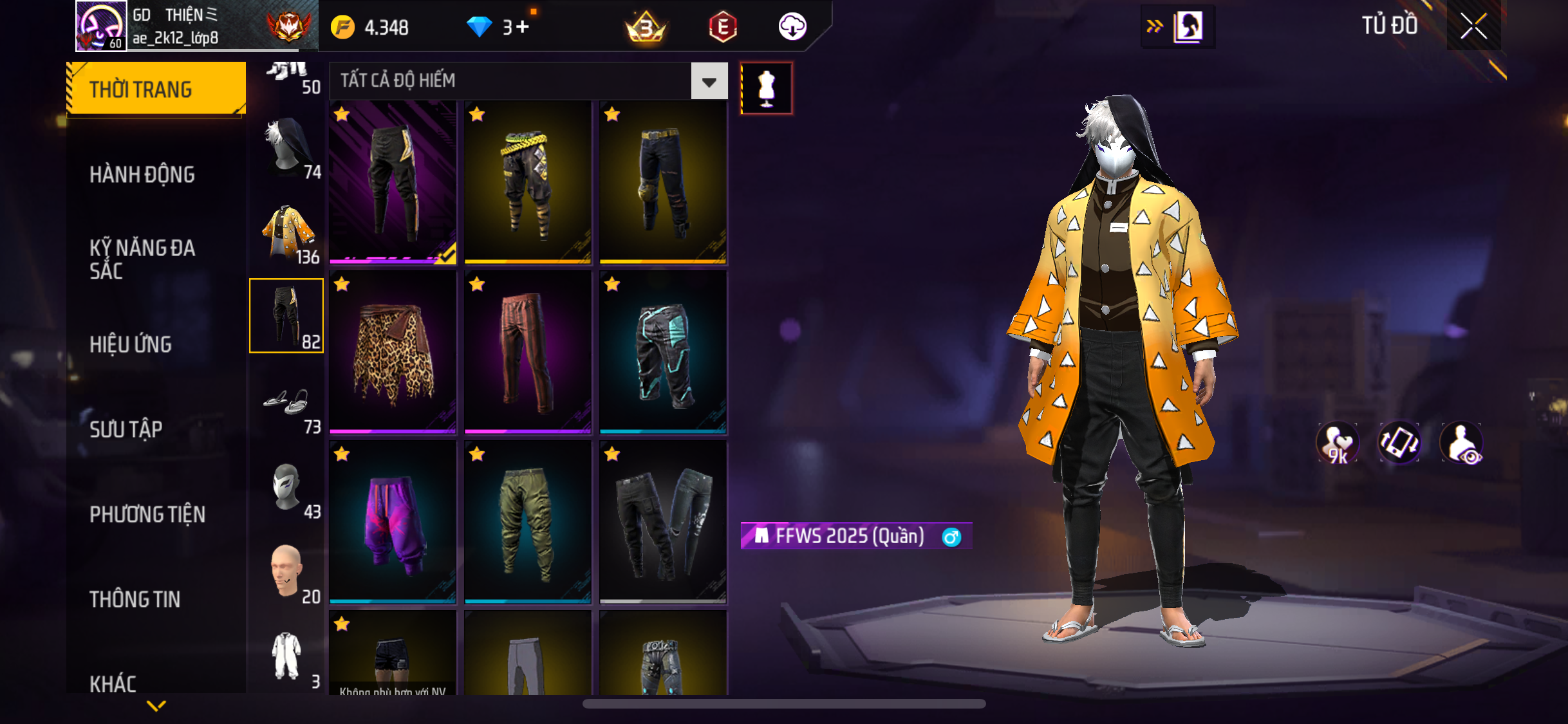
Task: Select the leopard print skirt item
Action: tap(393, 352)
